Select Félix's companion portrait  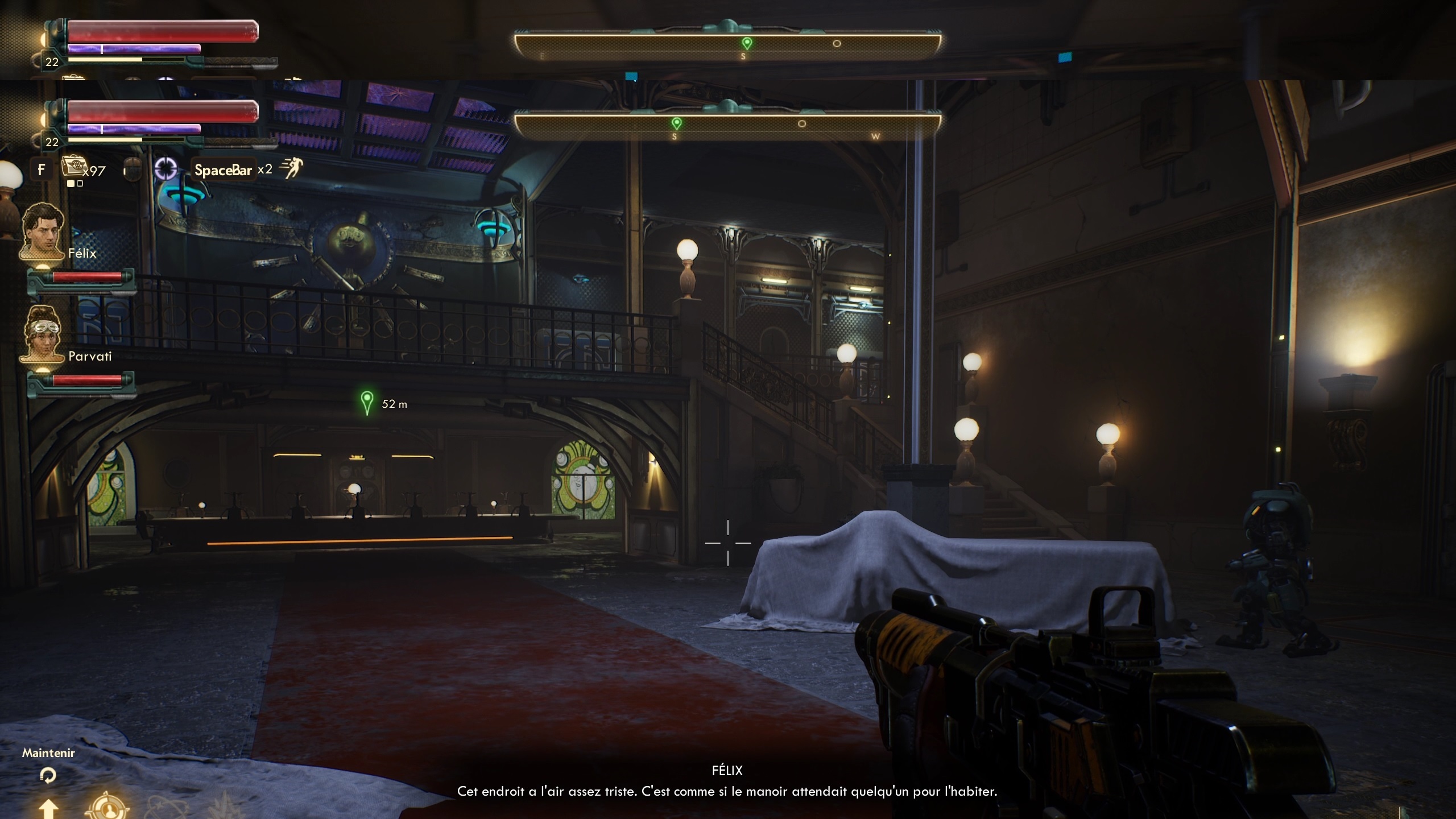43,231
